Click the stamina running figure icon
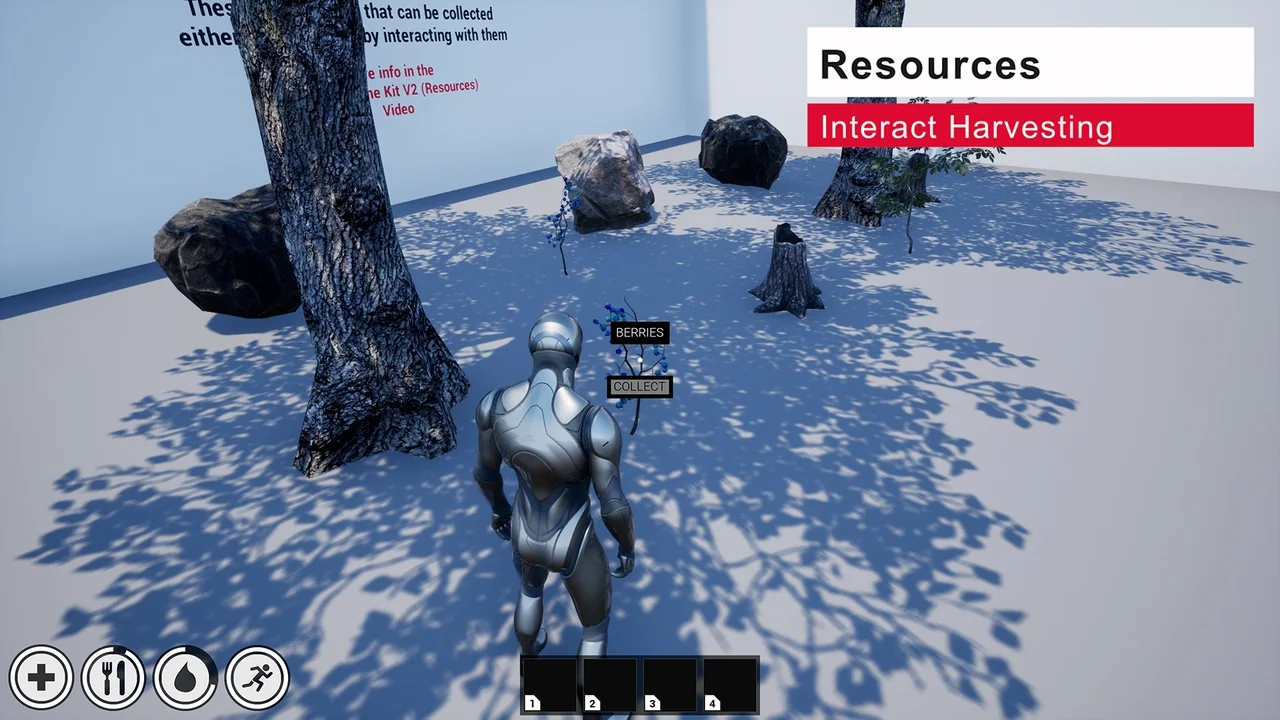Image resolution: width=1280 pixels, height=720 pixels. (257, 677)
